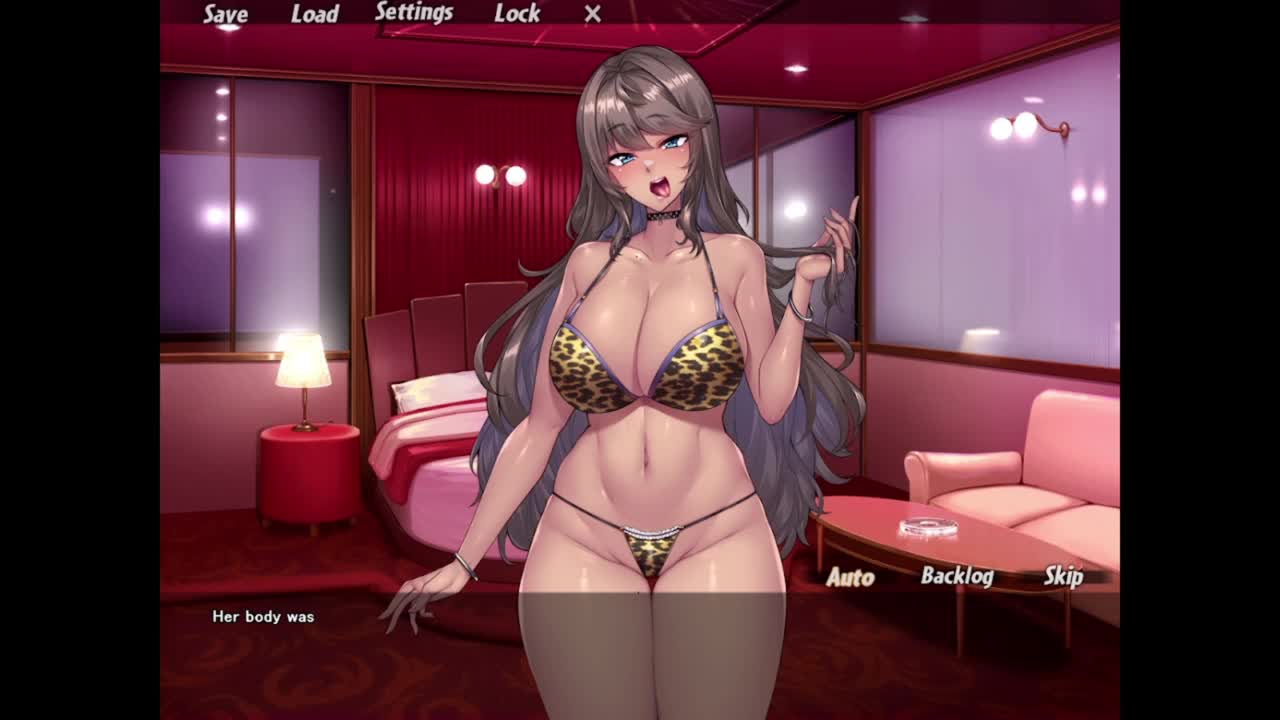Open the Backlog history
The width and height of the screenshot is (1280, 720).
[957, 576]
